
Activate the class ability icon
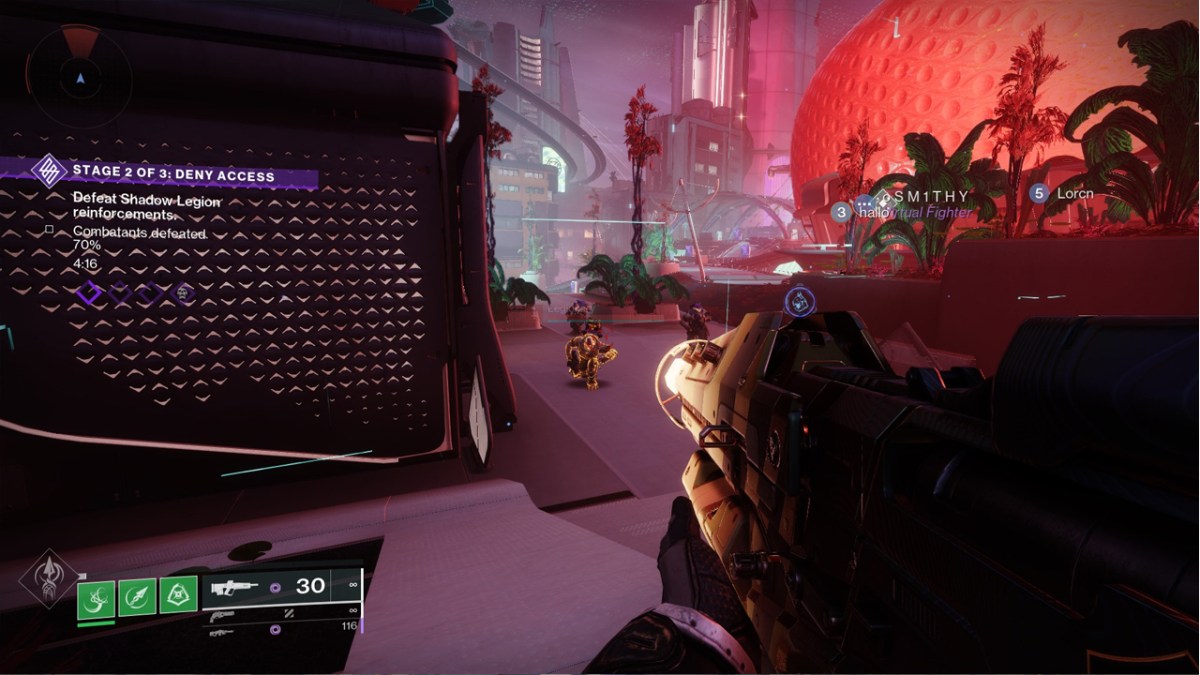pos(178,597)
